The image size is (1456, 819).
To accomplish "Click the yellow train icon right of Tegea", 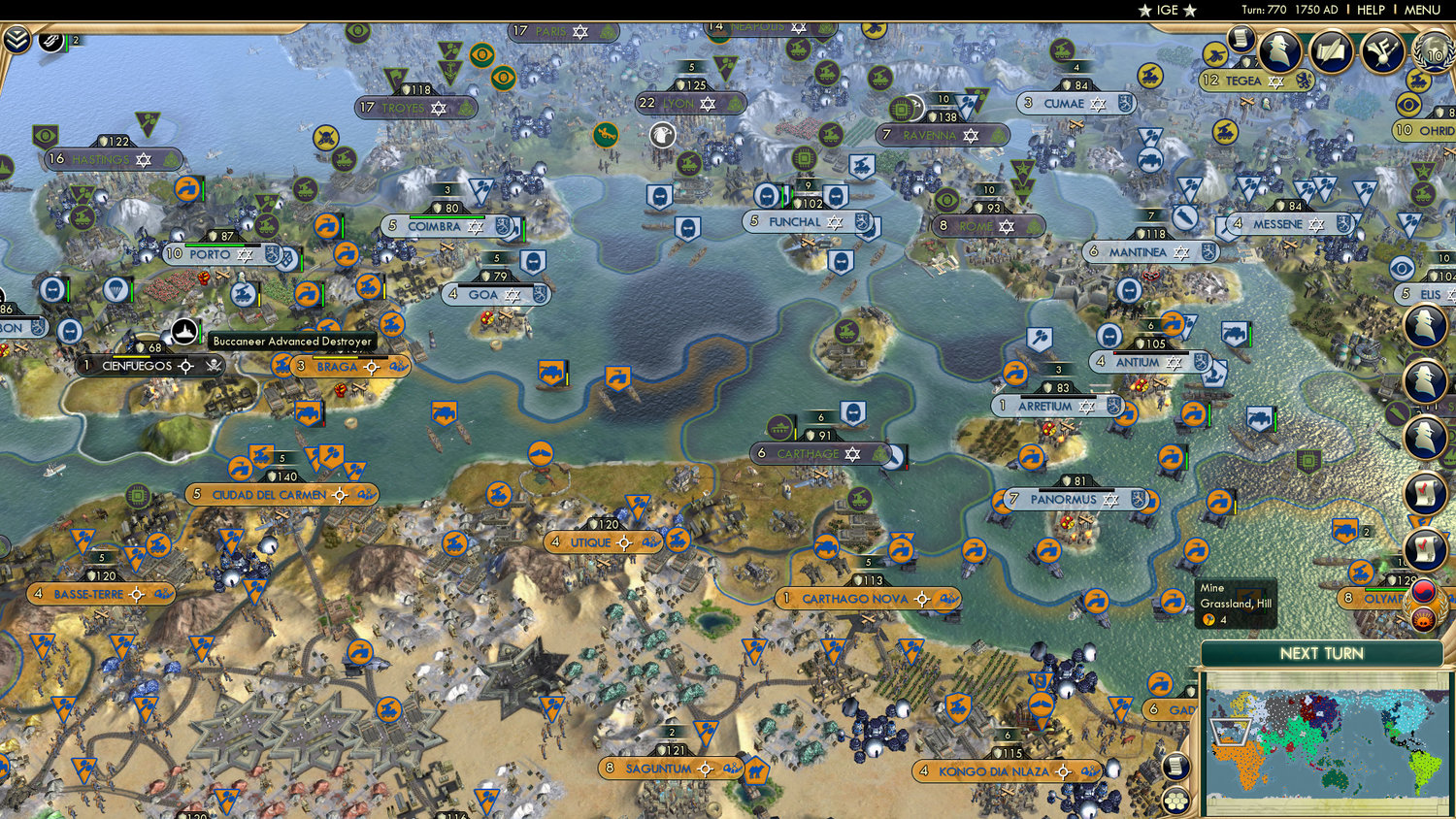I will (1417, 81).
